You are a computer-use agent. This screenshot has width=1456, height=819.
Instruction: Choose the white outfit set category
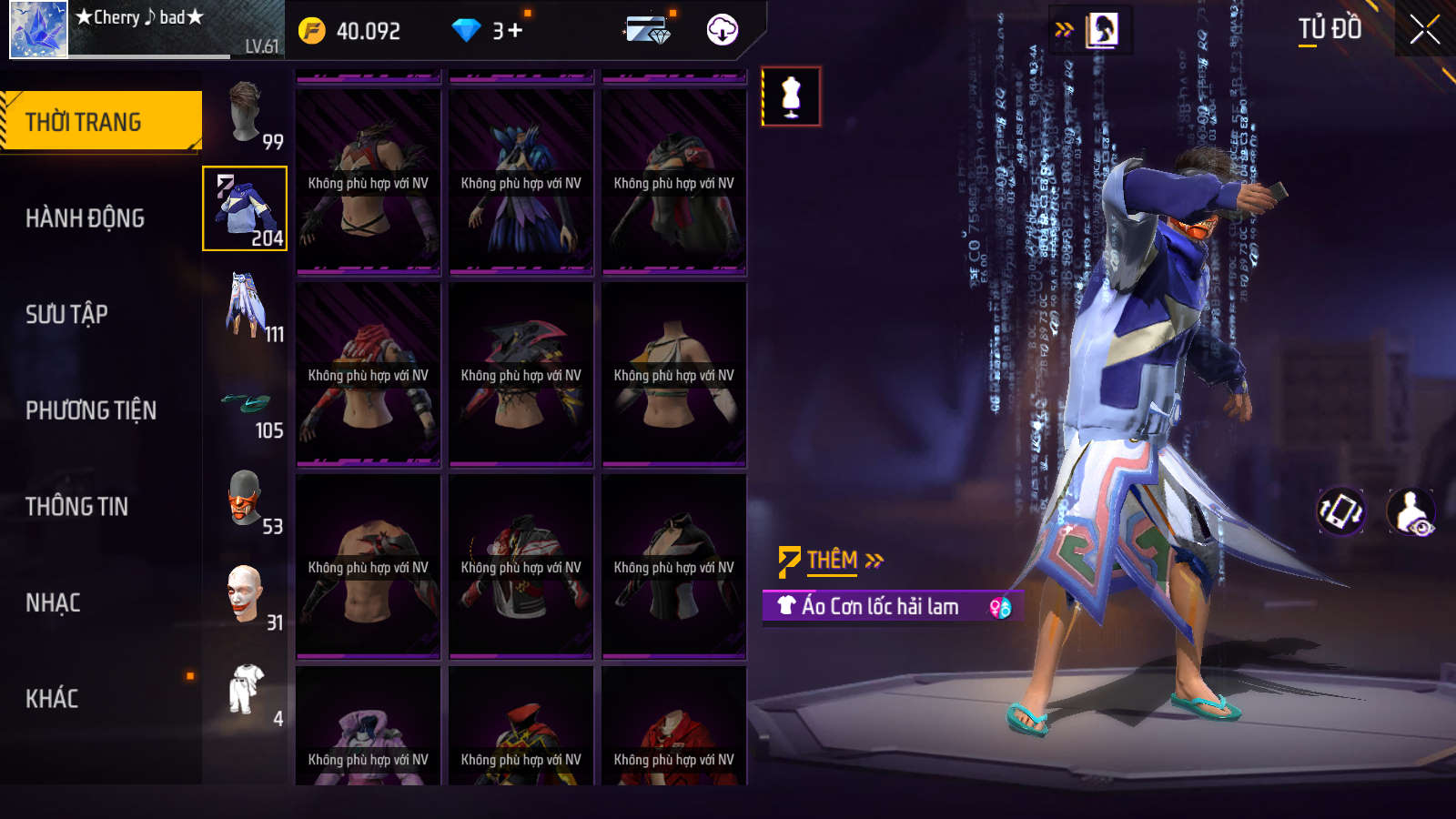point(246,691)
